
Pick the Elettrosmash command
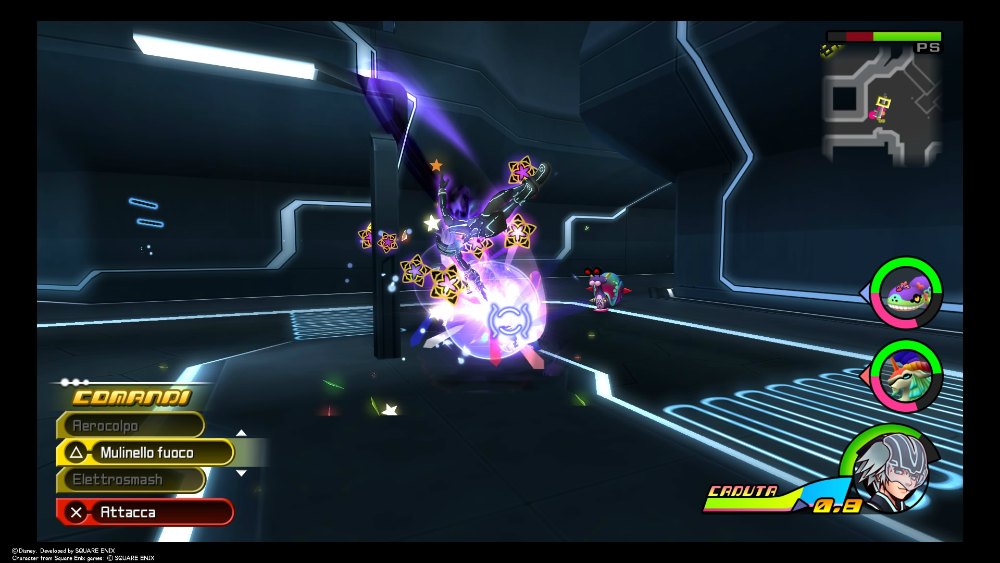[x=131, y=480]
